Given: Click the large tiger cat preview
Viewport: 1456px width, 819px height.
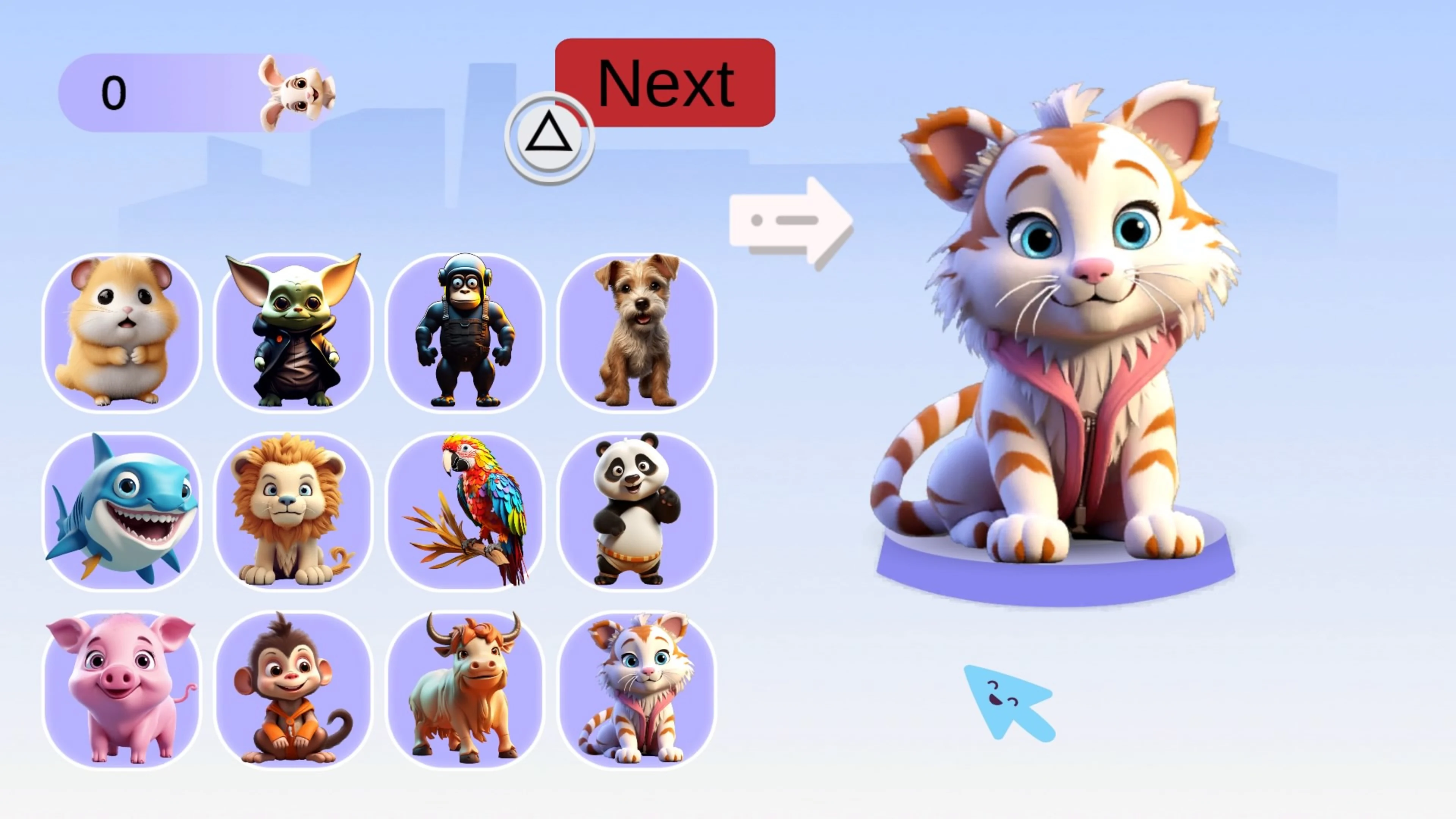Looking at the screenshot, I should 1074,339.
